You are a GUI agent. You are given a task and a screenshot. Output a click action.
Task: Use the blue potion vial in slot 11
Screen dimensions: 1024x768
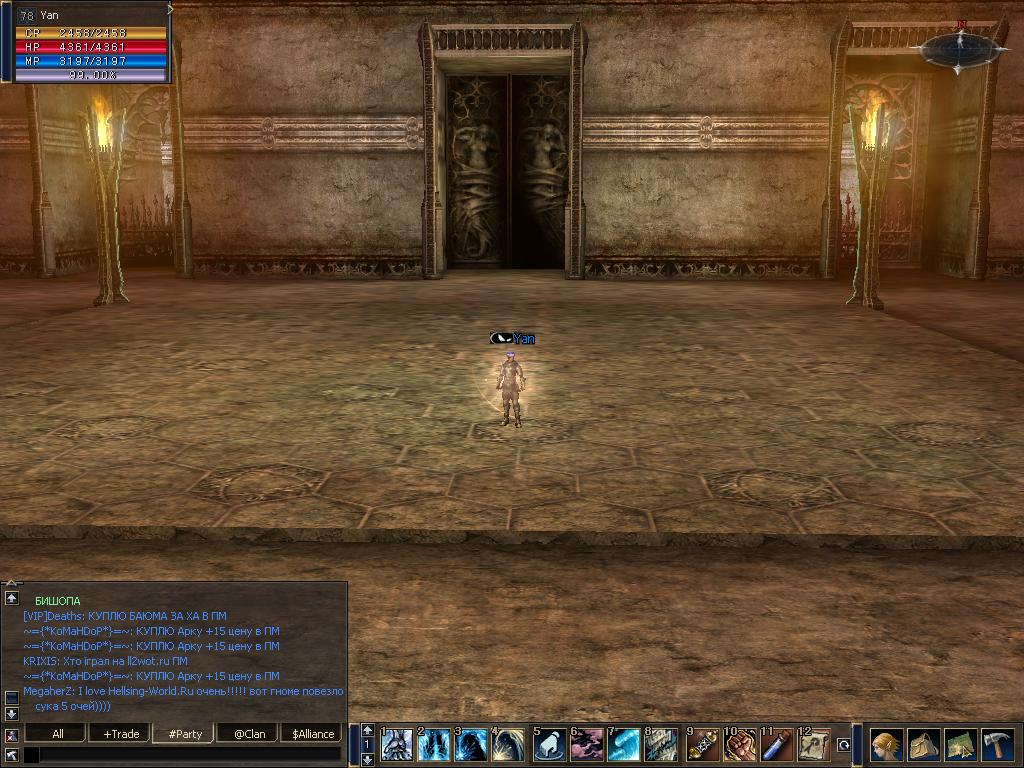tap(776, 745)
